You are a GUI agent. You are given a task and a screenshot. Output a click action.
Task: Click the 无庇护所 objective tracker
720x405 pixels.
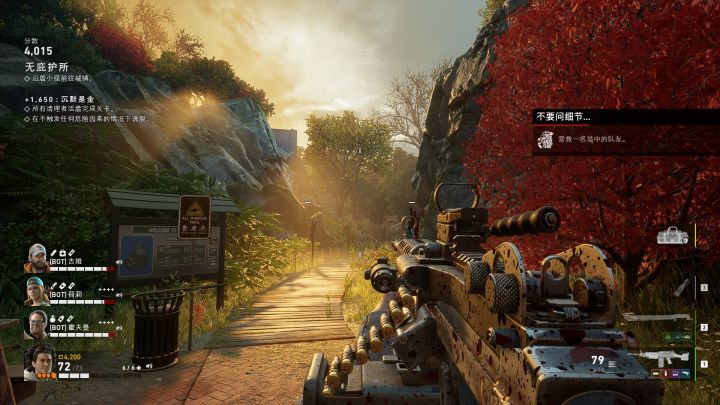49,65
